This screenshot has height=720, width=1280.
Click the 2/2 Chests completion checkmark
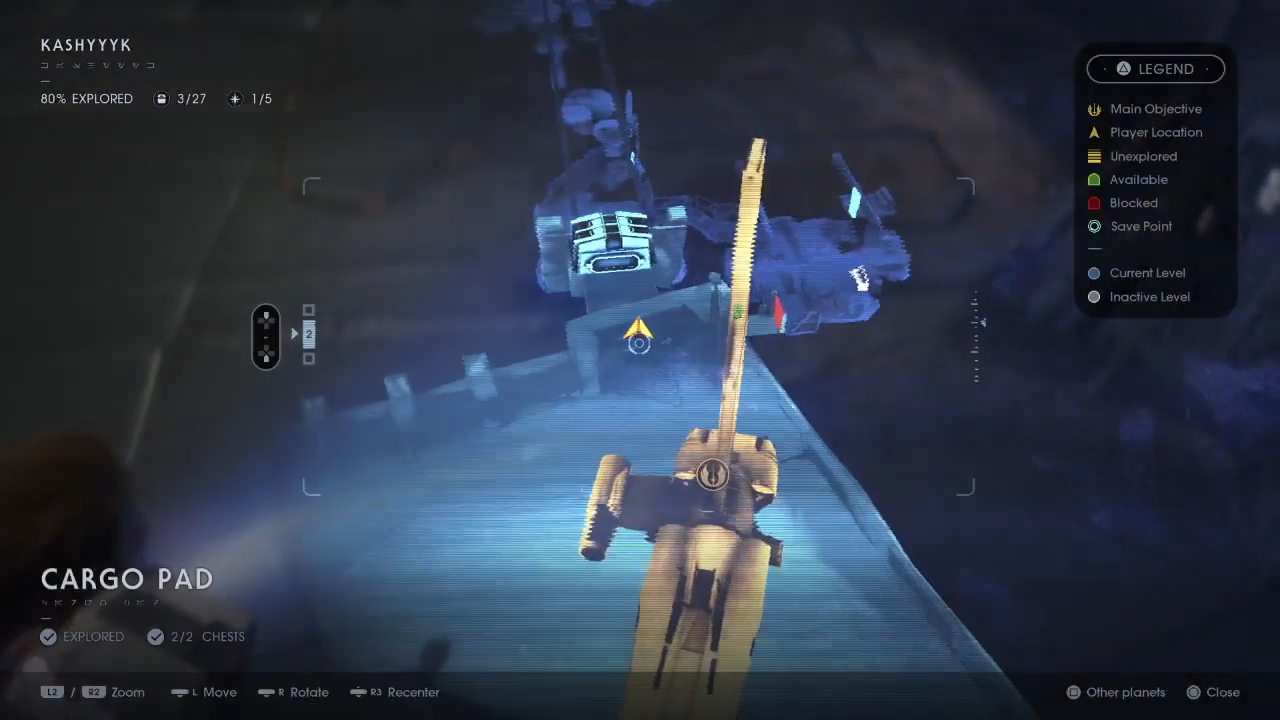pyautogui.click(x=156, y=636)
